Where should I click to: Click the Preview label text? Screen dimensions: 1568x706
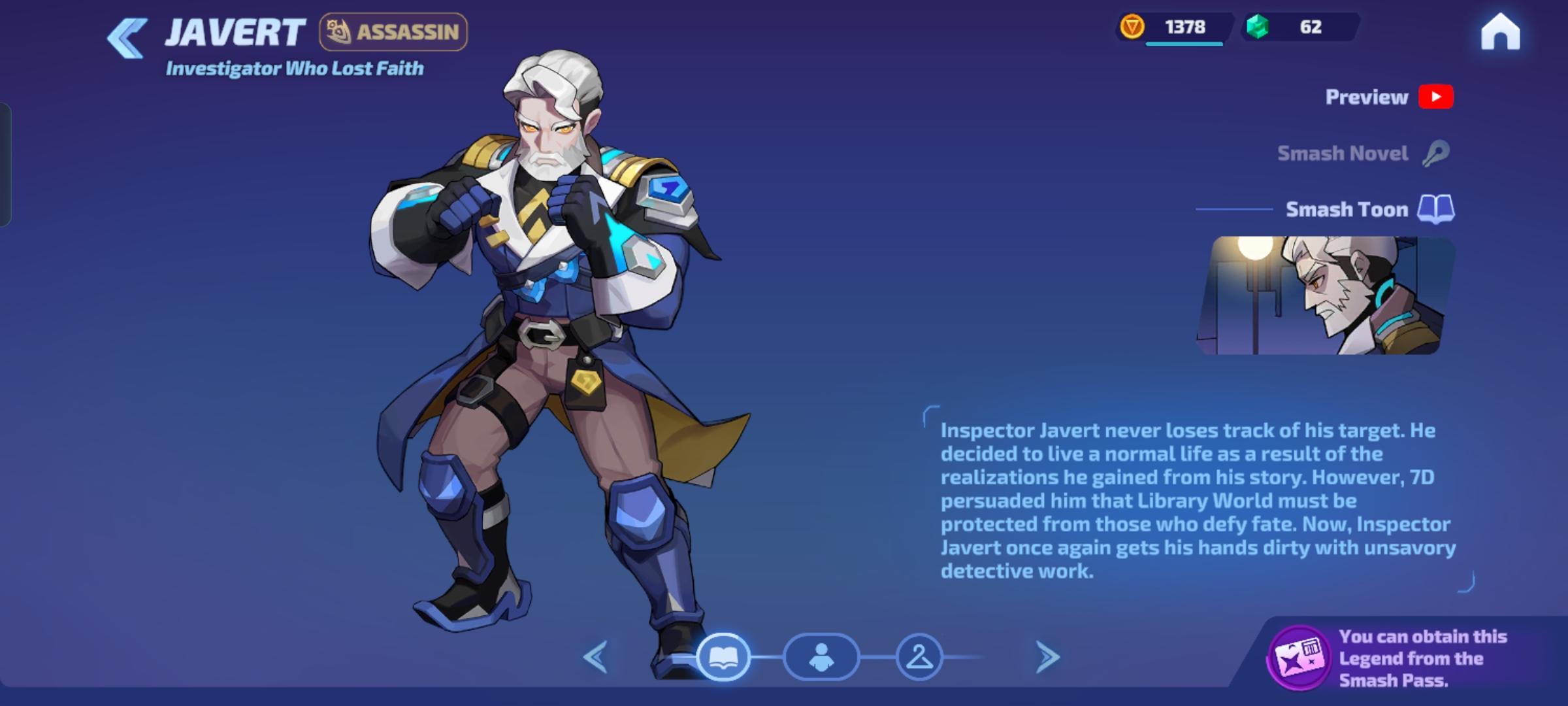tap(1366, 97)
